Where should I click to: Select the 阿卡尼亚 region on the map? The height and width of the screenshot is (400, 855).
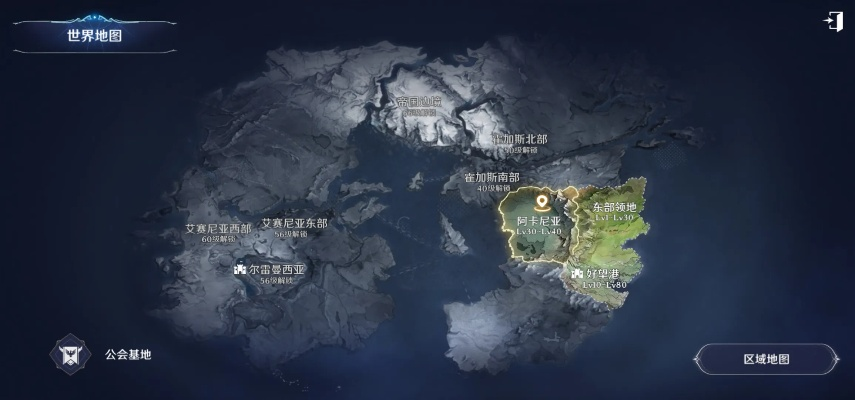(x=539, y=222)
